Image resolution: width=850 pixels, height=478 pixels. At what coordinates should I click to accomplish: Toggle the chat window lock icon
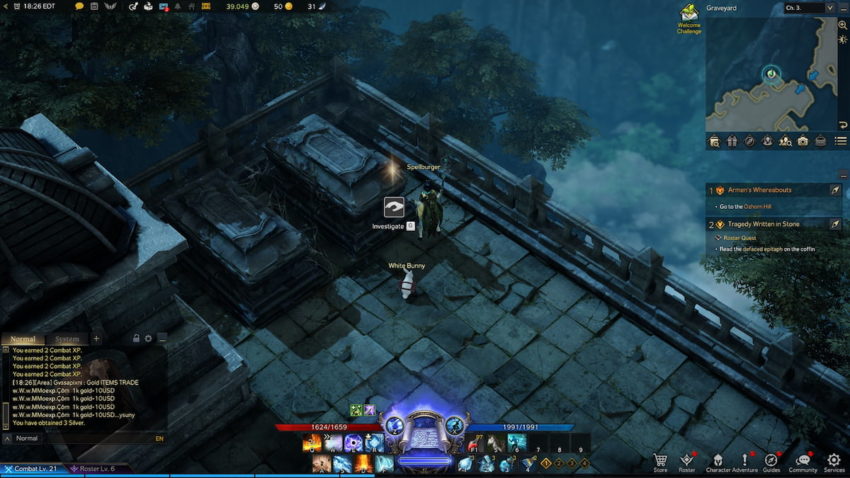(135, 339)
